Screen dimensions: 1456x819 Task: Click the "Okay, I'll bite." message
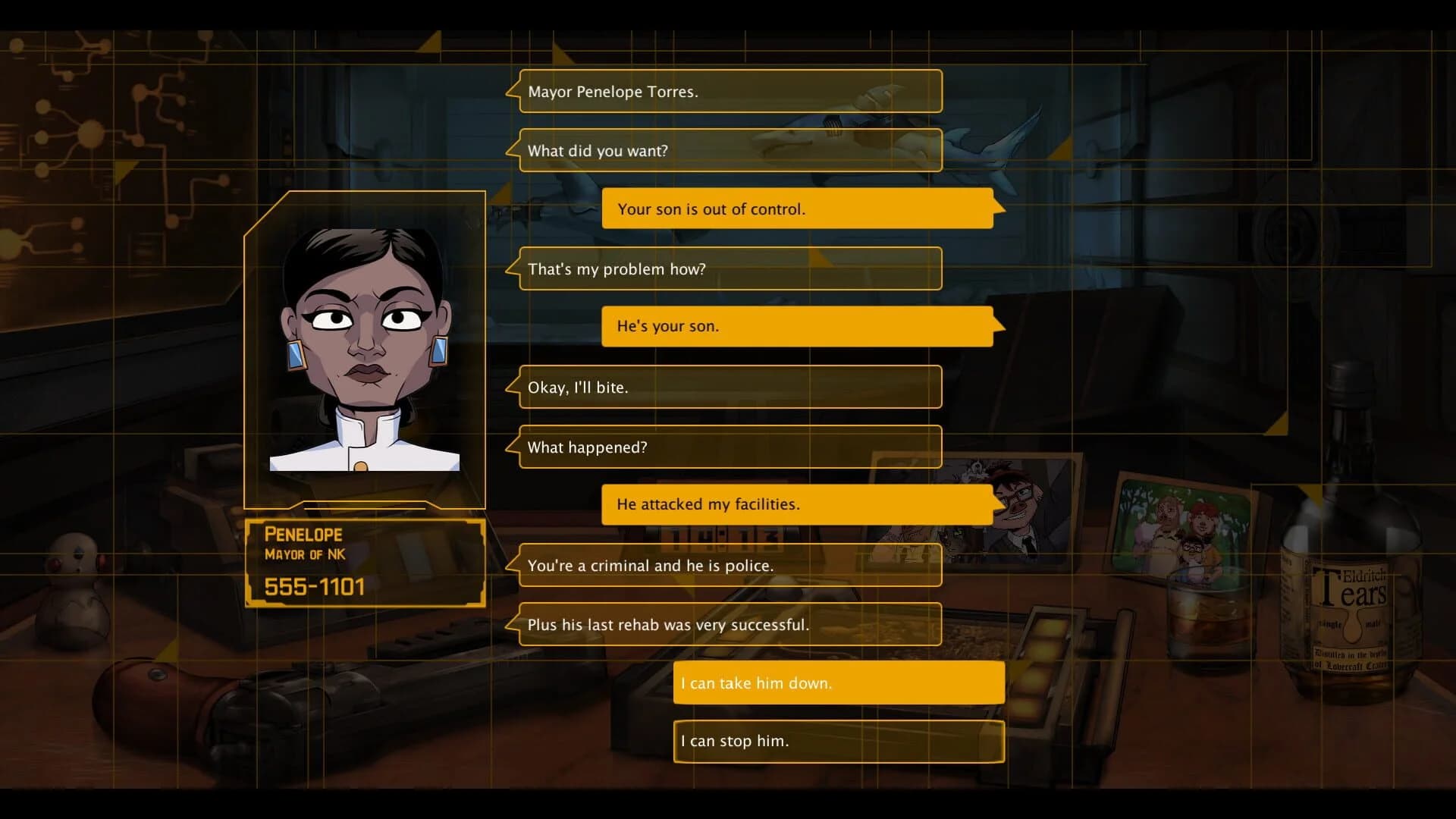click(x=728, y=387)
